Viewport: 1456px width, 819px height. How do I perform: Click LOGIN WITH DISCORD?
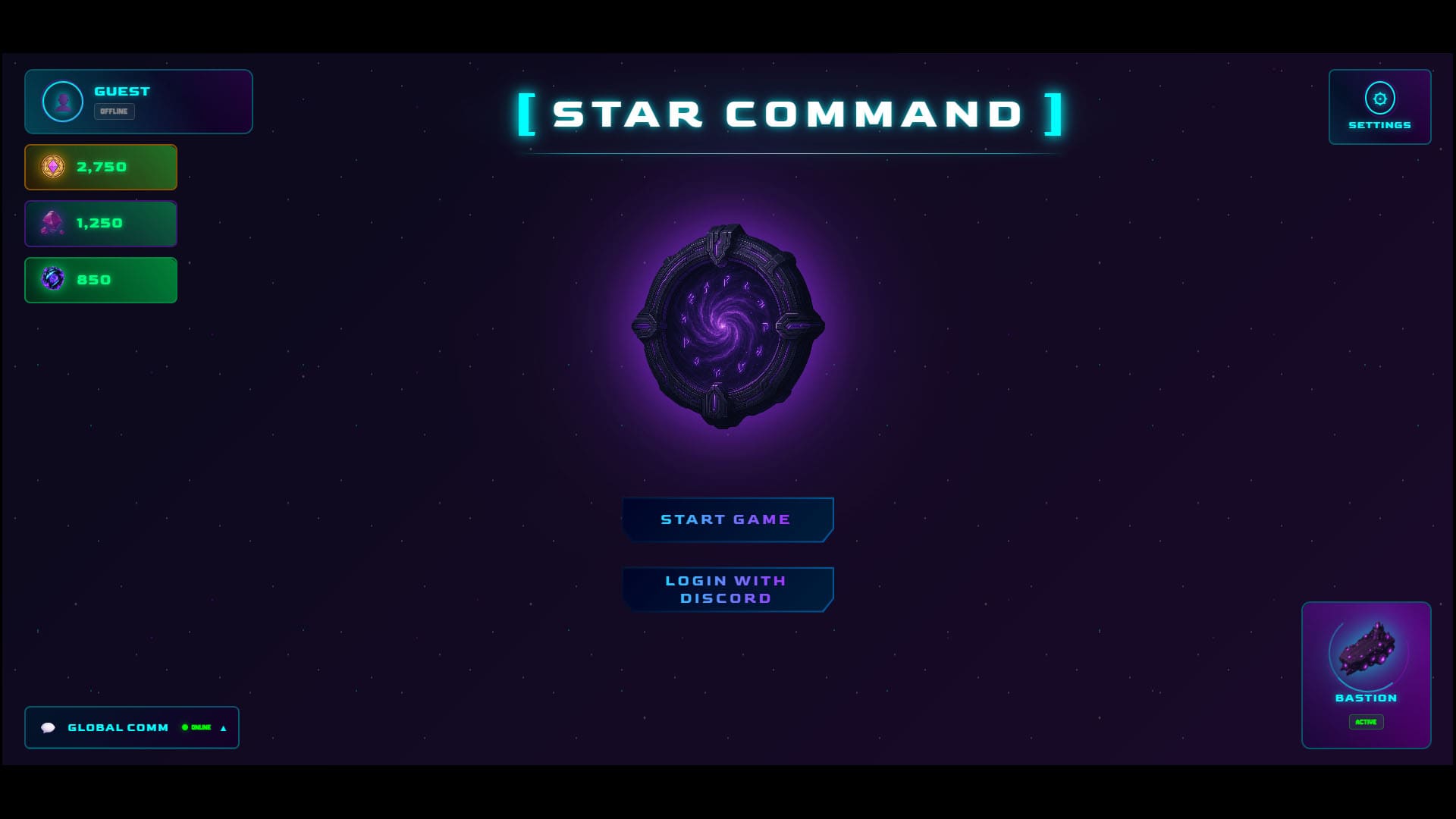point(727,588)
